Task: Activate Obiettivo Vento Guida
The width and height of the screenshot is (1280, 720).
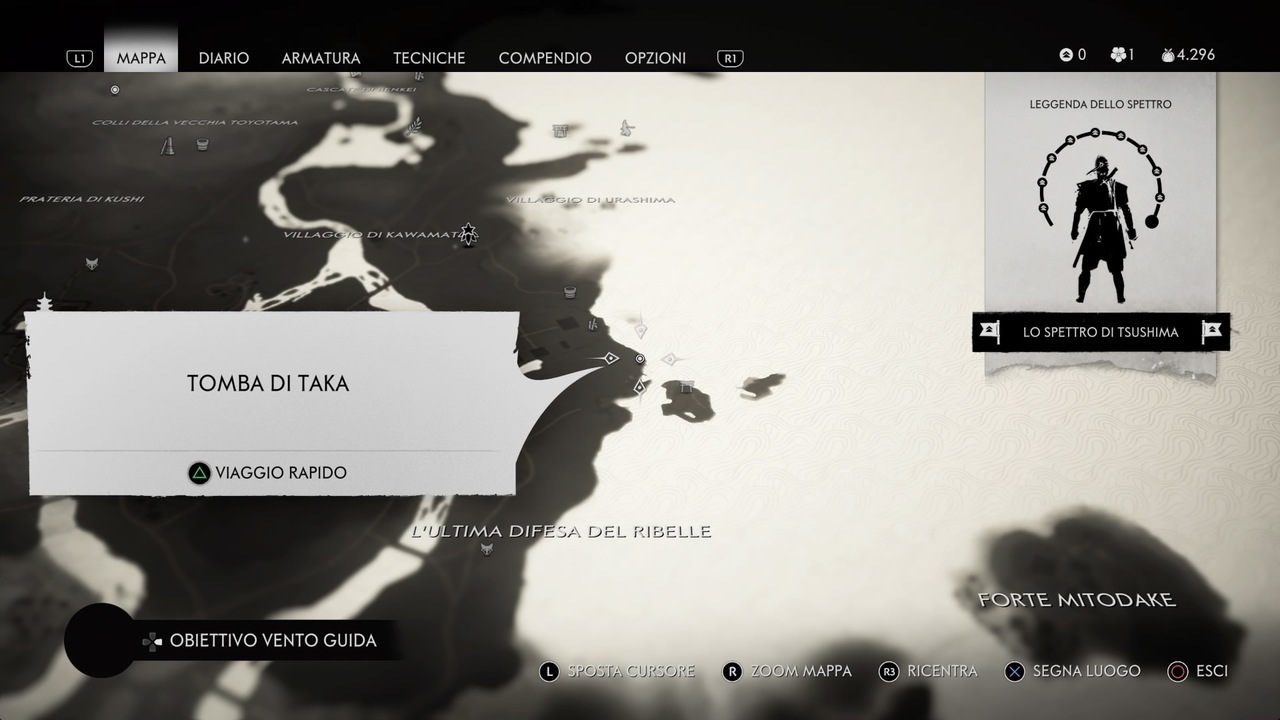Action: pos(272,640)
